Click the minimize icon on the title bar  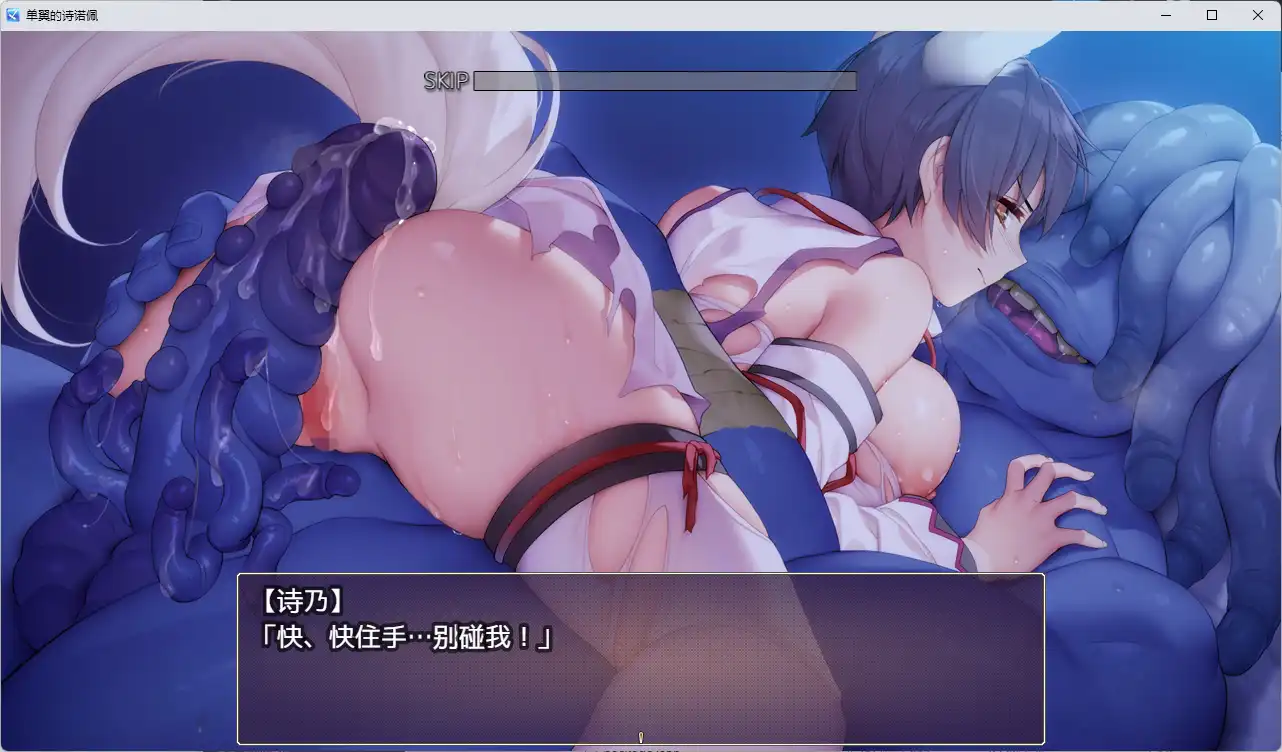point(1164,15)
